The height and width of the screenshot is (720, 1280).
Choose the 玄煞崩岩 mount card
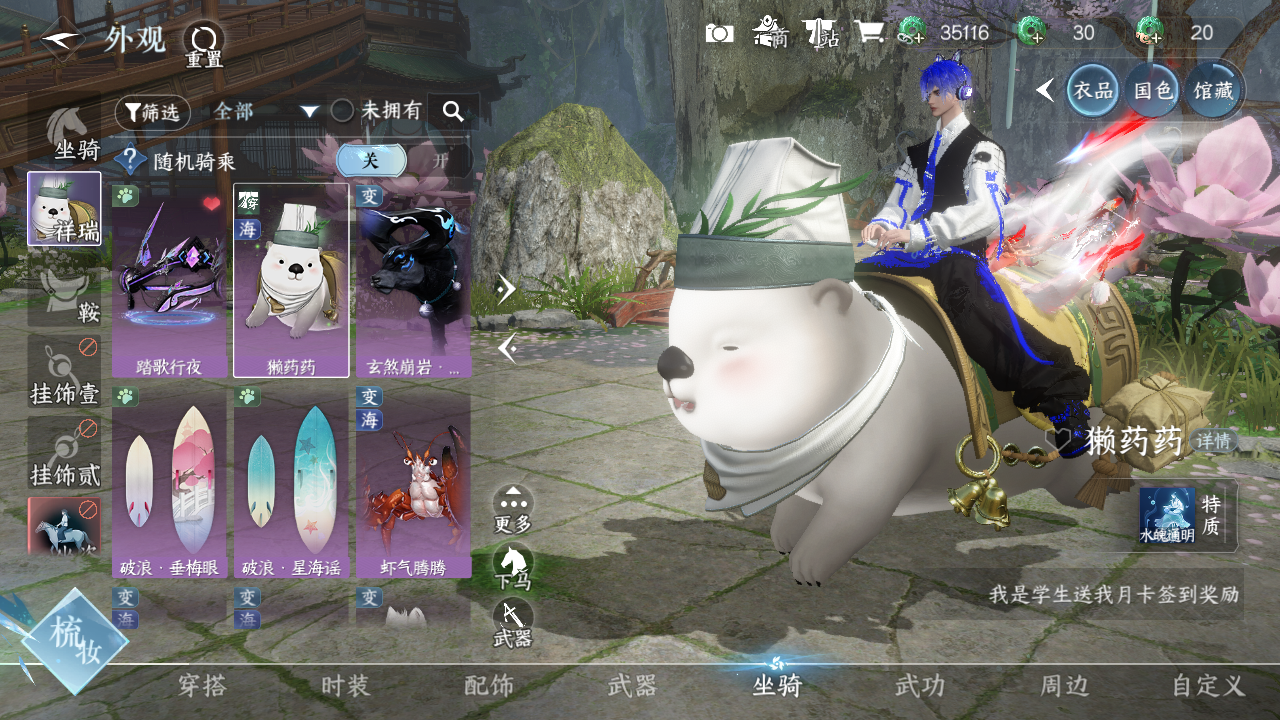413,280
